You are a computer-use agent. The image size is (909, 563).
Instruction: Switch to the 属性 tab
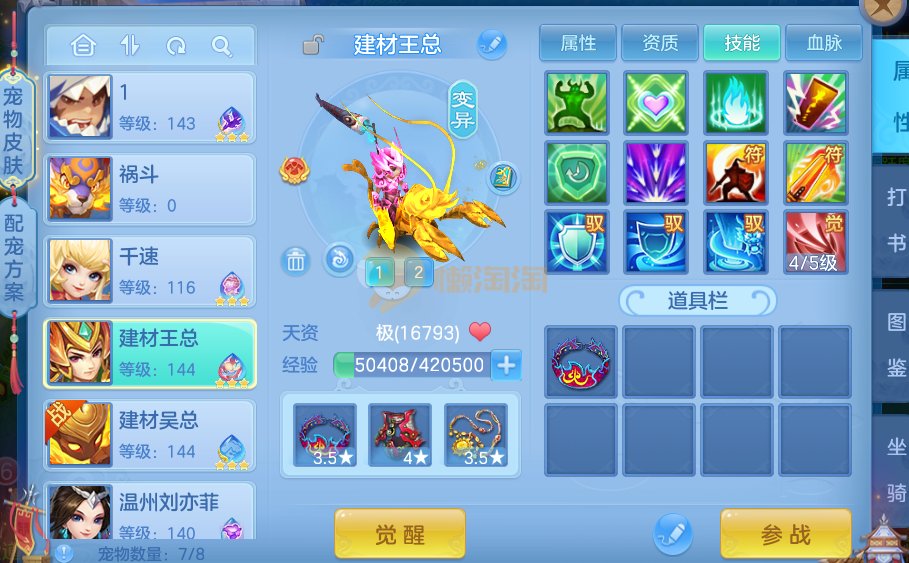click(578, 43)
